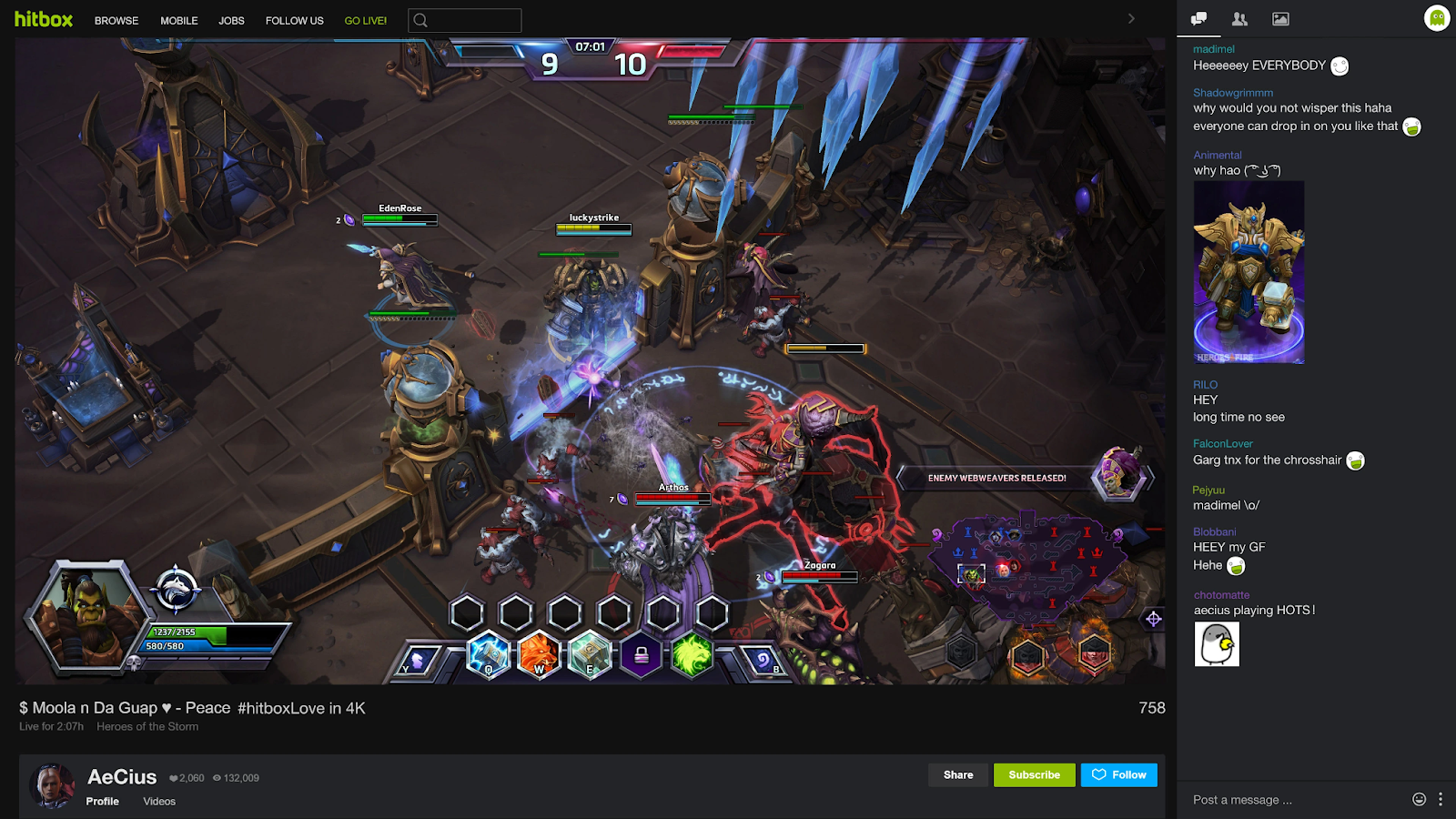Cast the Feral Spirit wolf W ability
This screenshot has width=1456, height=819.
540,653
